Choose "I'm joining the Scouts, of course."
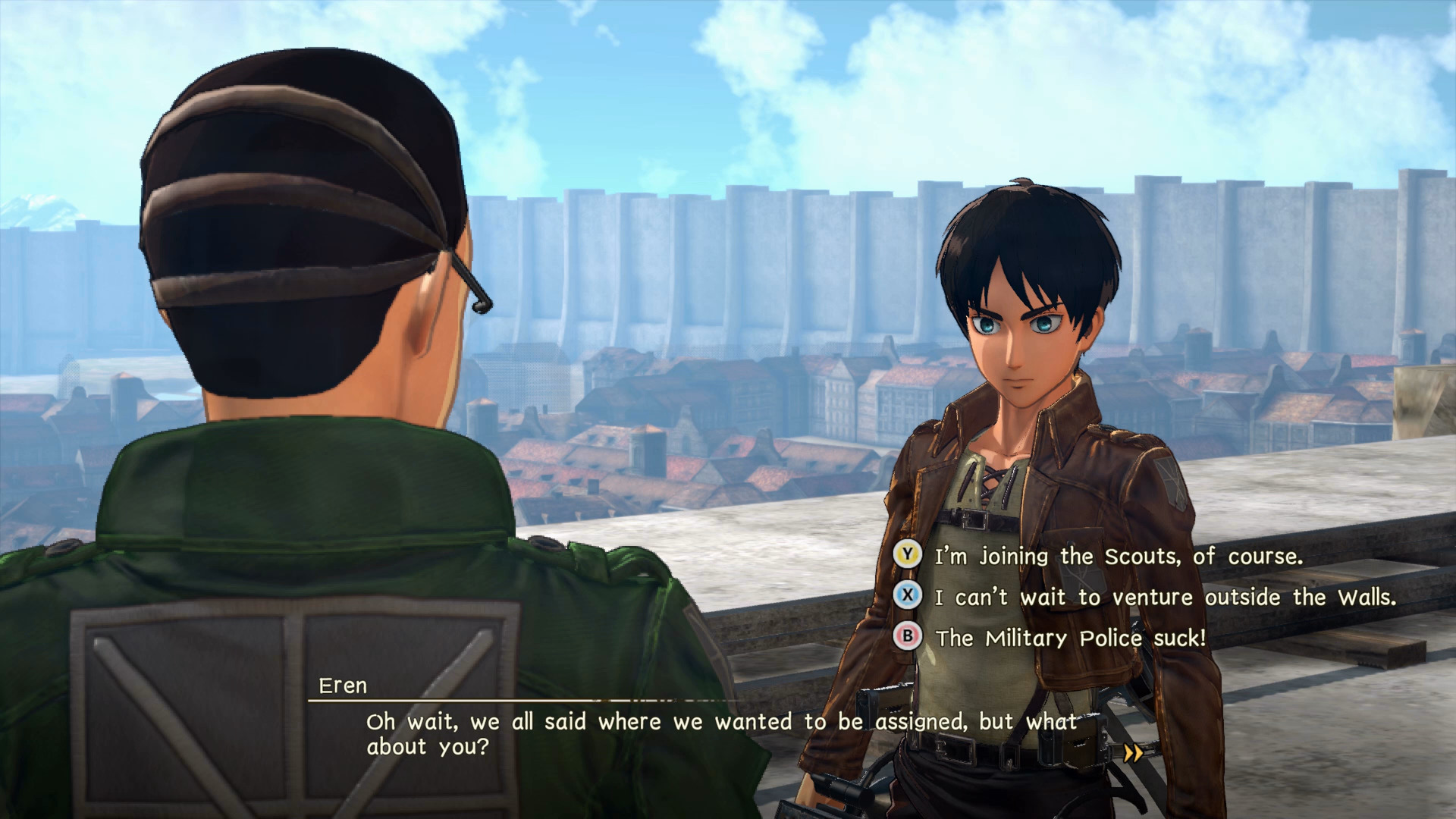Viewport: 1456px width, 819px height. [x=1118, y=557]
